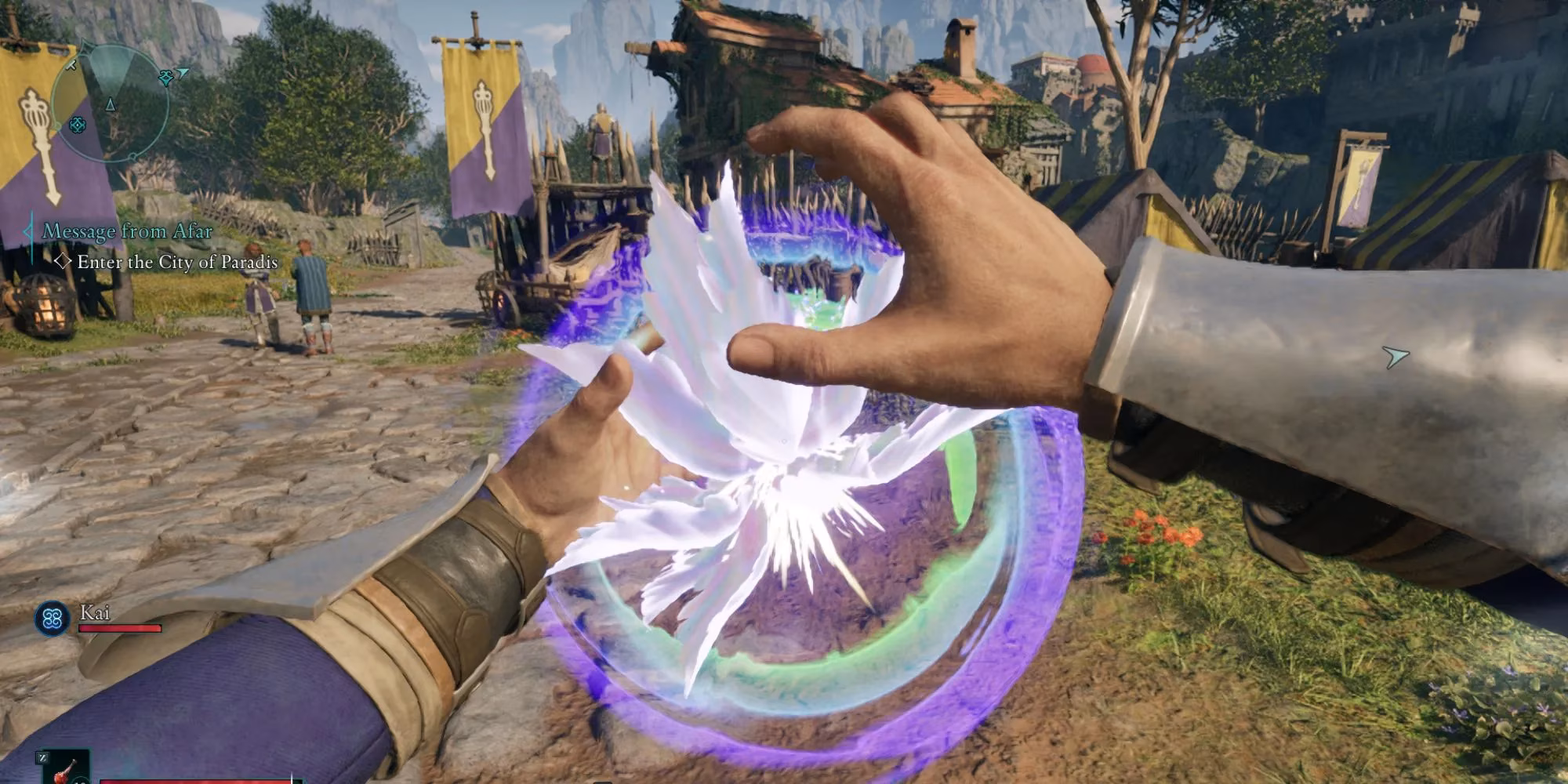1568x784 pixels.
Task: Click Kai's red health bar
Action: [121, 628]
